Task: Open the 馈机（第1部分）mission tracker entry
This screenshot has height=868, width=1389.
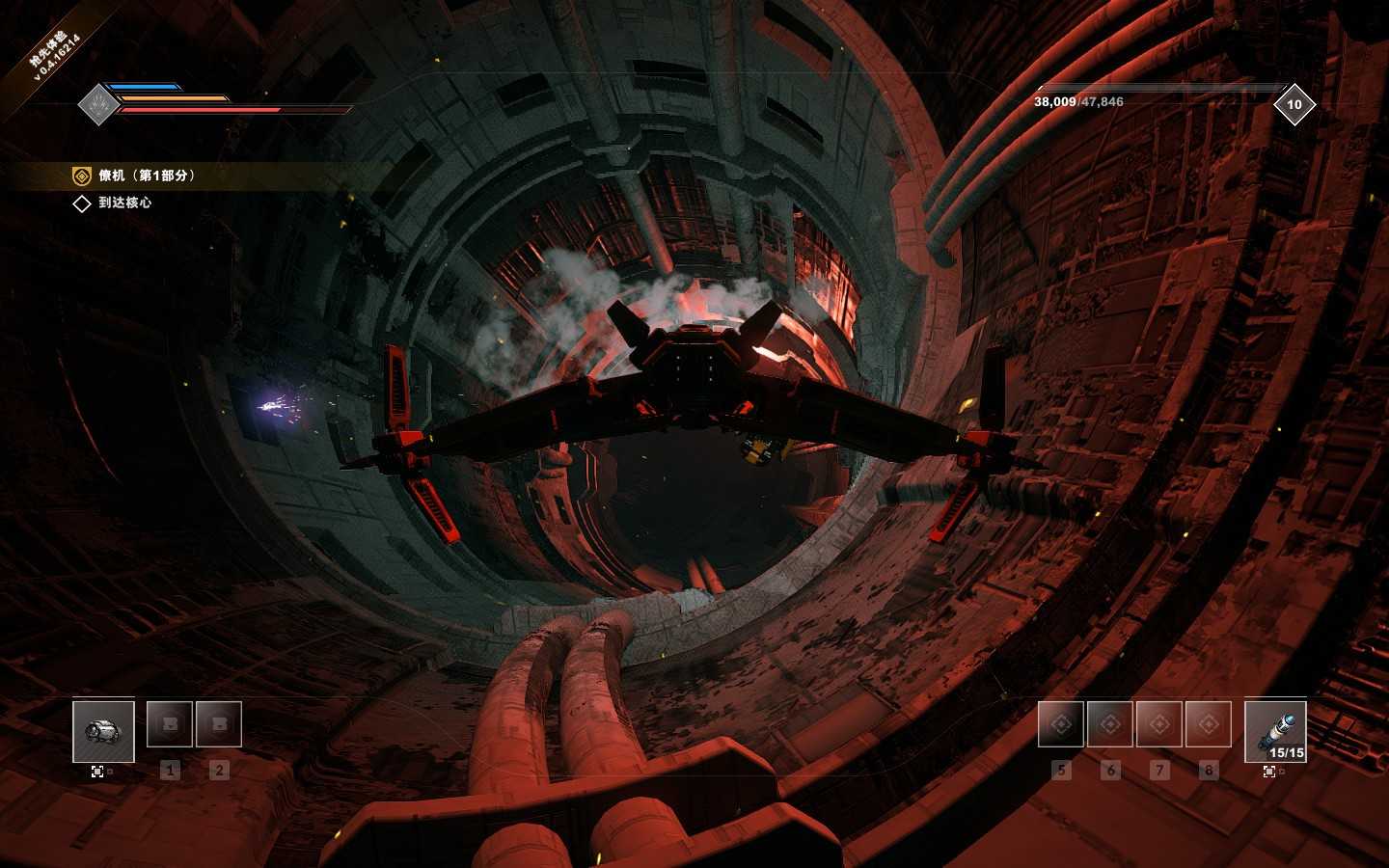Action: coord(147,176)
